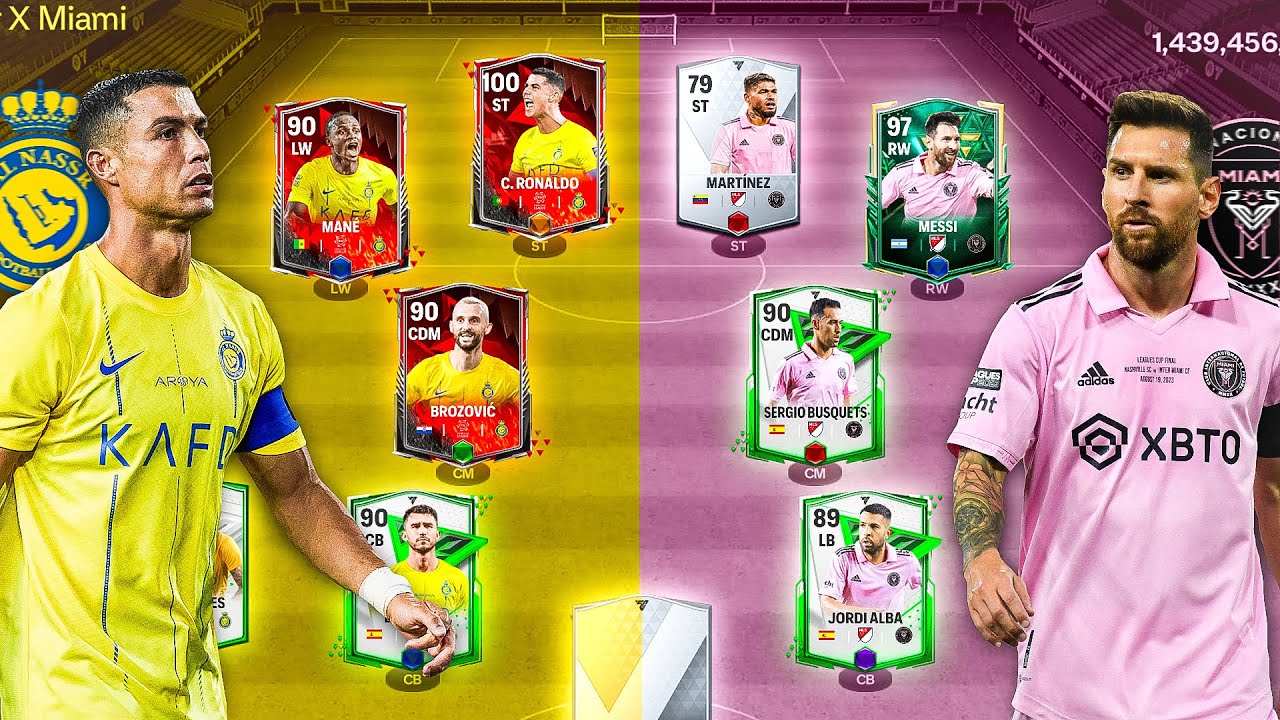The height and width of the screenshot is (720, 1280).
Task: Click the purple rank gem below Messi's RW slot
Action: pyautogui.click(x=938, y=268)
